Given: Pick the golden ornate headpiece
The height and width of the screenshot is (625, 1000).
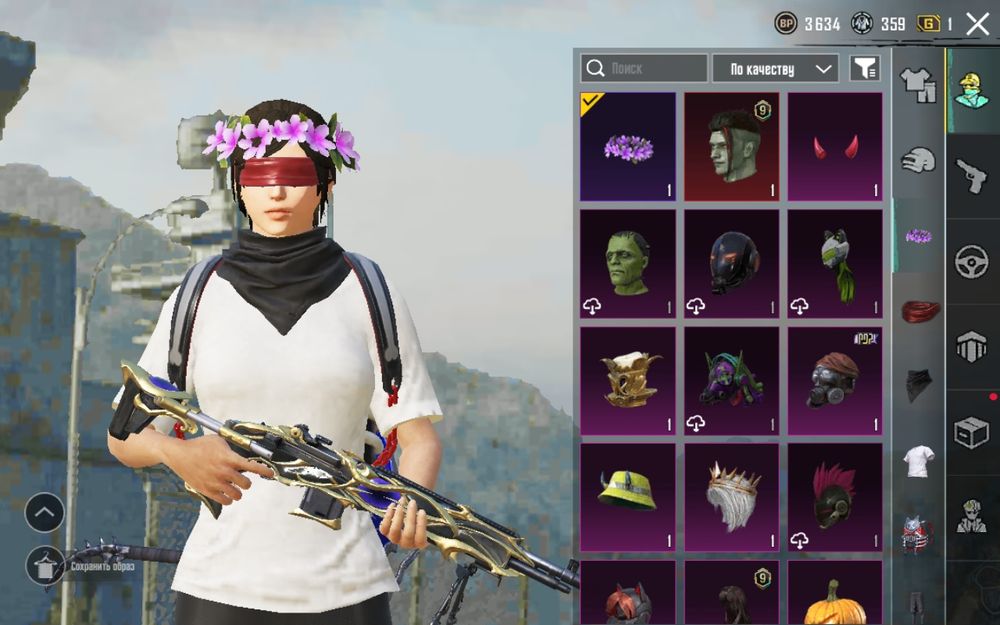Looking at the screenshot, I should tap(628, 381).
